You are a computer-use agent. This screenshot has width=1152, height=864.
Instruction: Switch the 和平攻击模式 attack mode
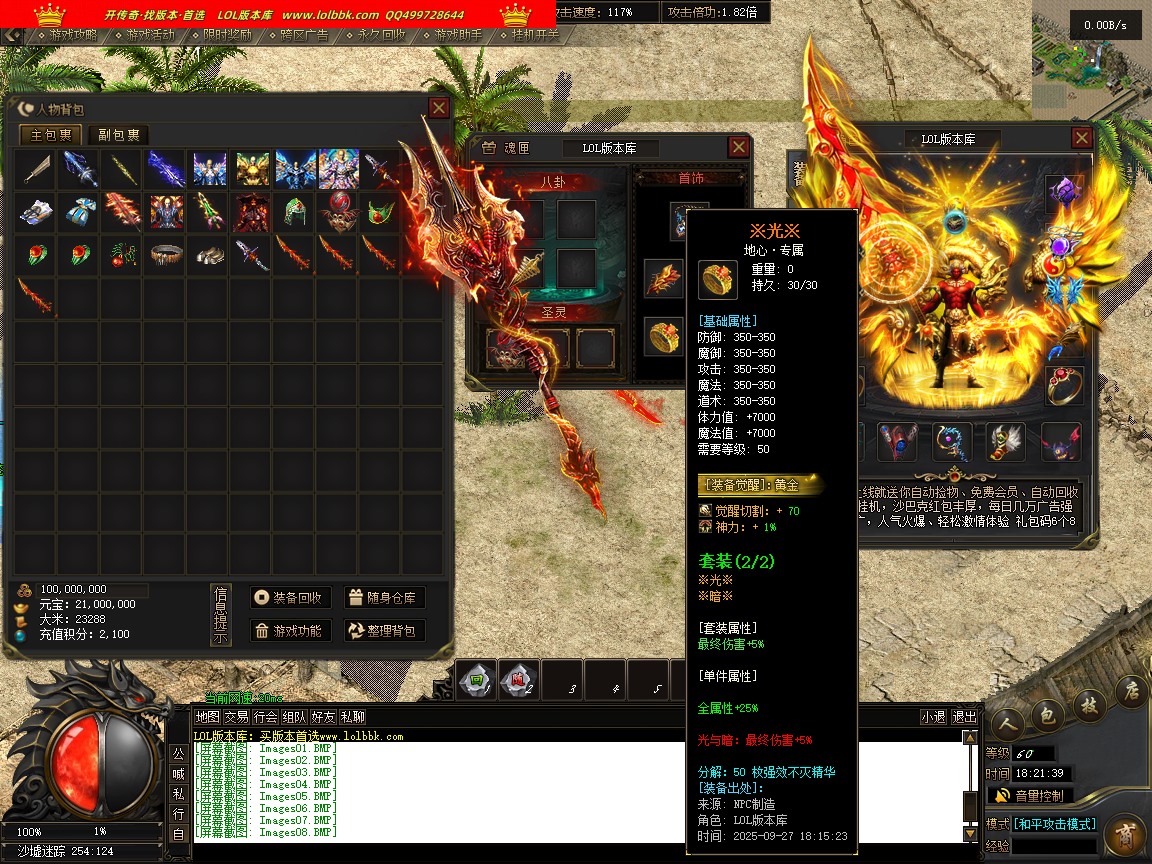1055,824
